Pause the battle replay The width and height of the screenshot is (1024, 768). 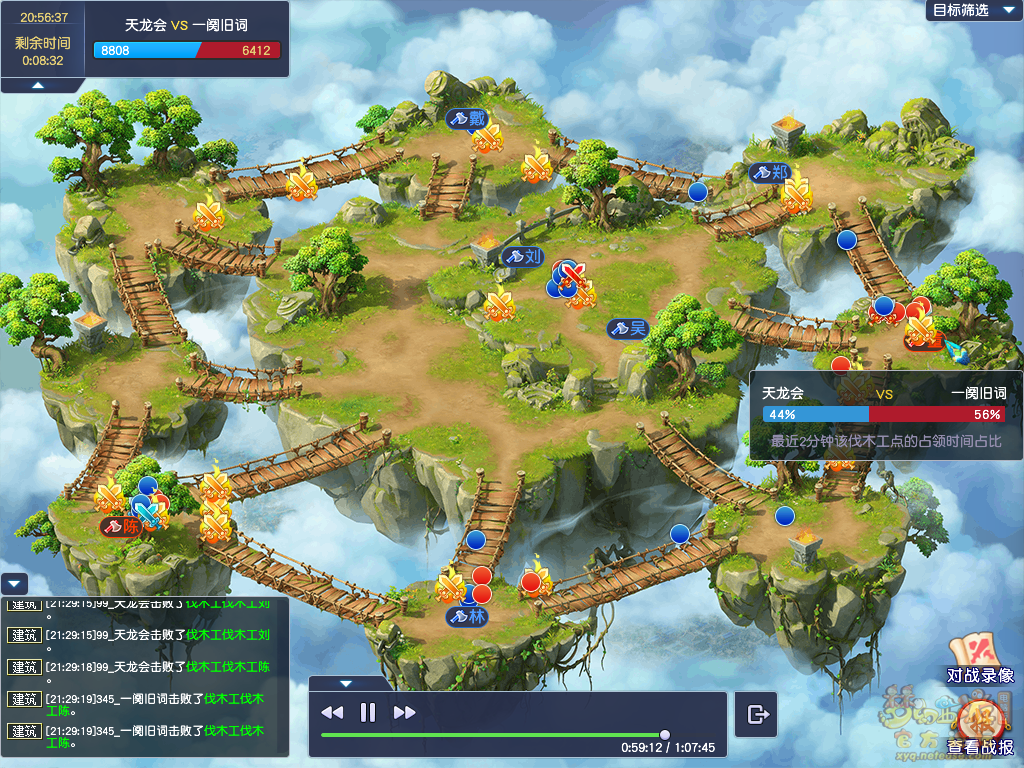pyautogui.click(x=368, y=712)
